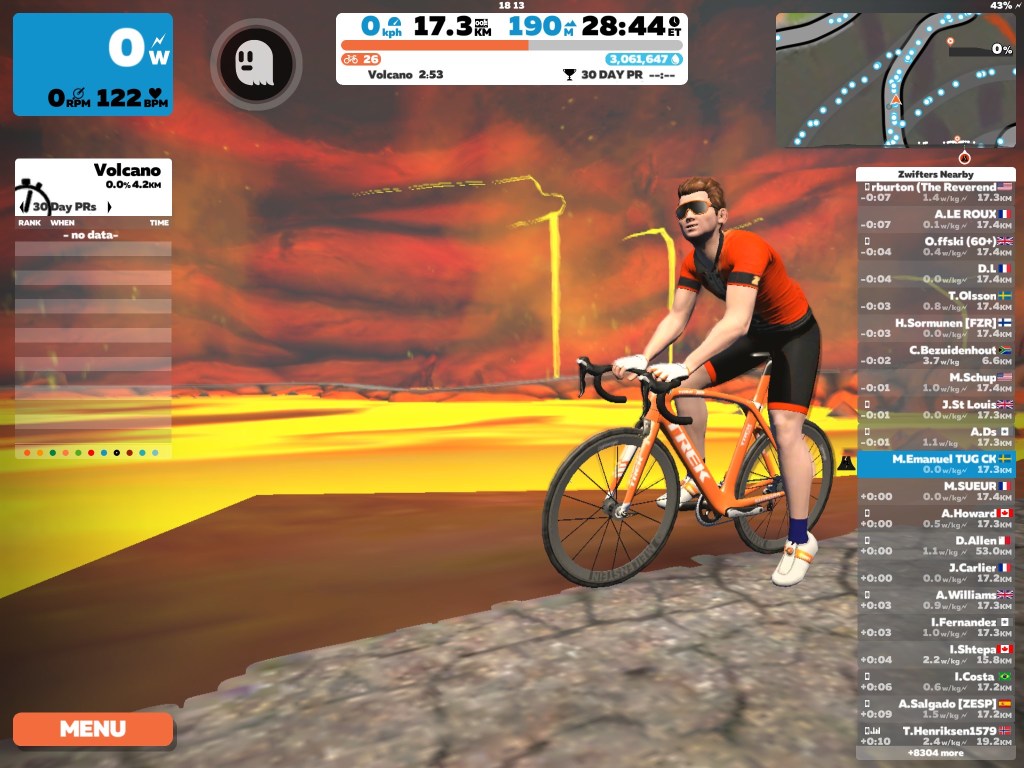Show next leaderboard with right arrow
The width and height of the screenshot is (1024, 768).
pos(109,207)
